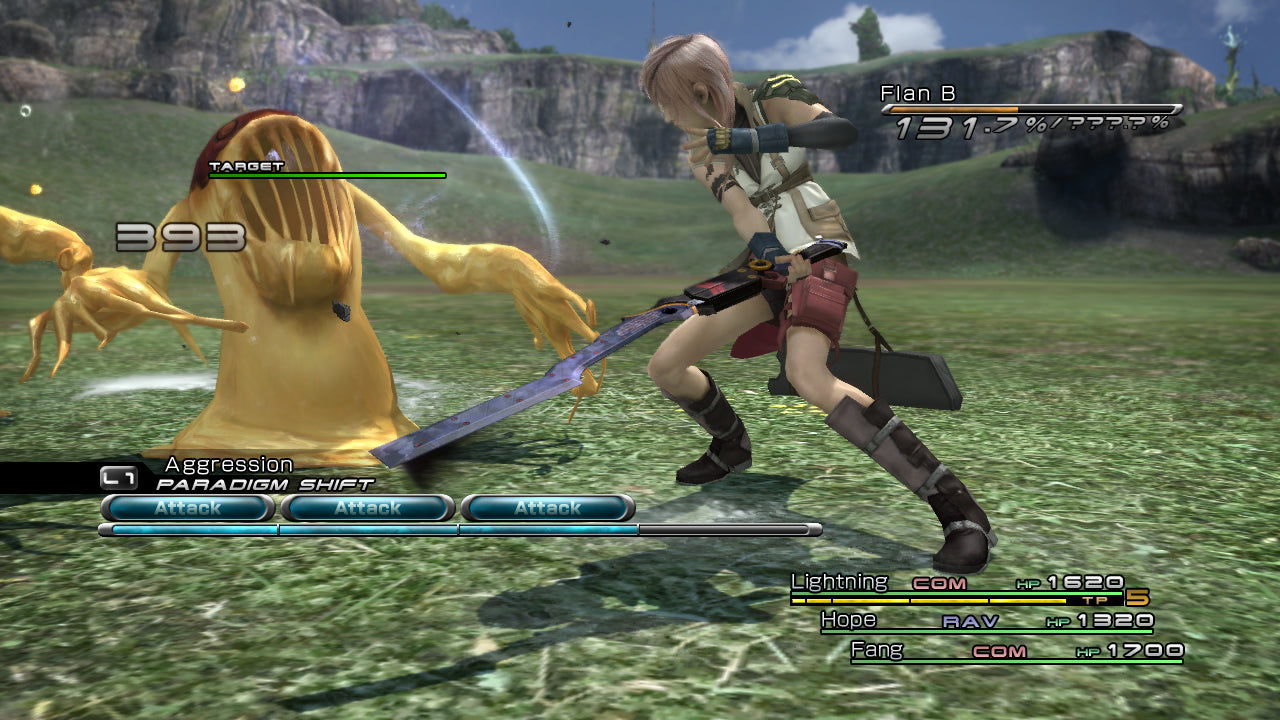Click Fang's party entry row
1280x720 pixels.
tap(1000, 650)
